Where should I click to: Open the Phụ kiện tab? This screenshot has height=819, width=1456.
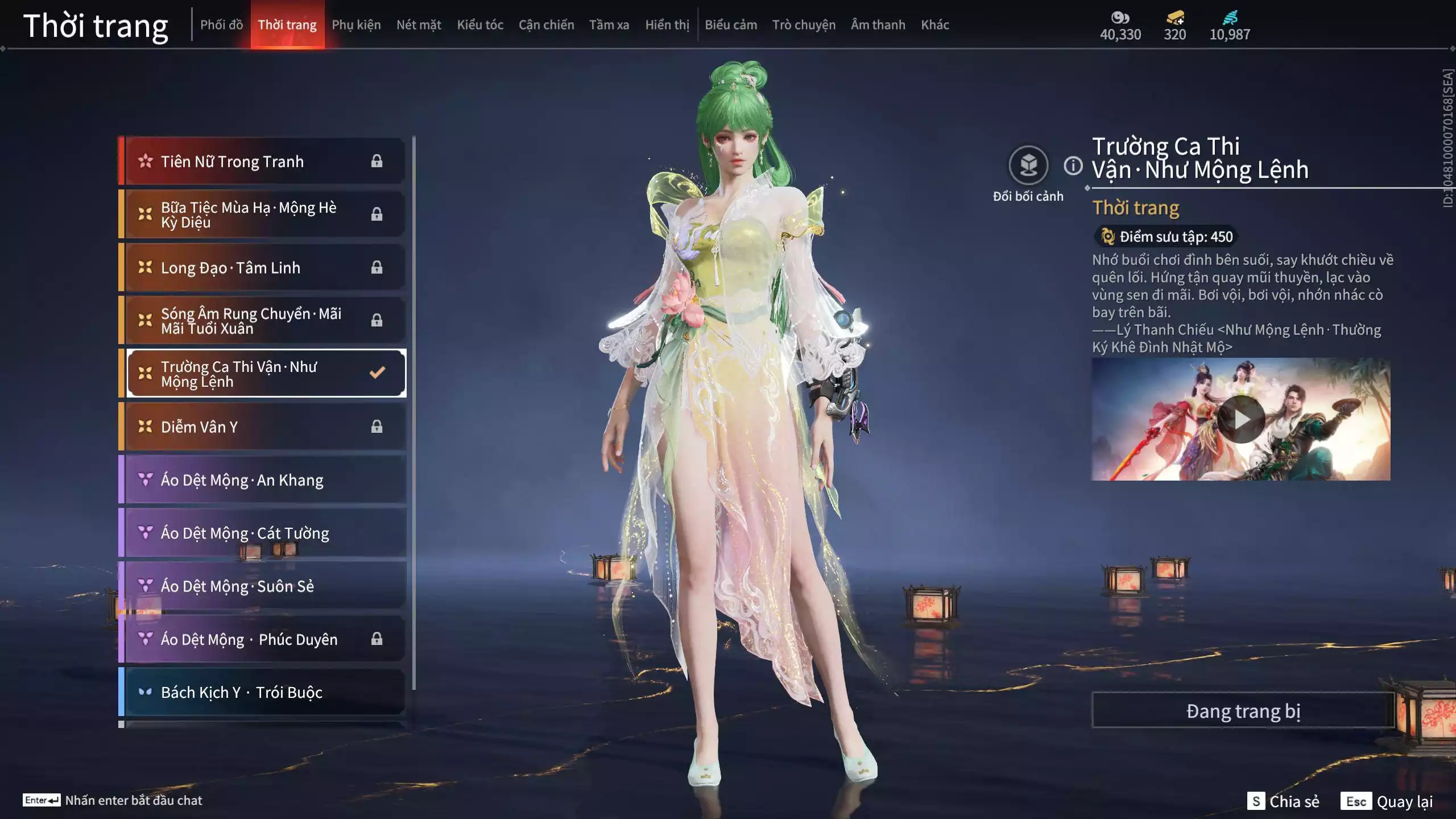(356, 25)
